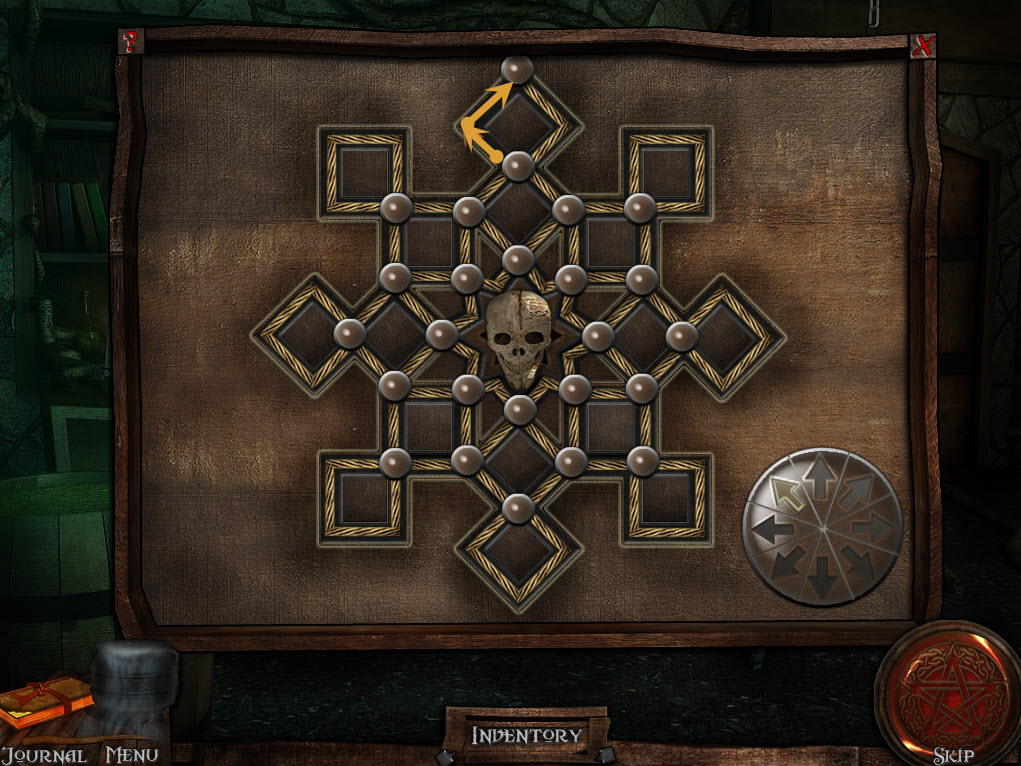Select the topmost peg on the rope board
The image size is (1021, 766).
point(517,69)
